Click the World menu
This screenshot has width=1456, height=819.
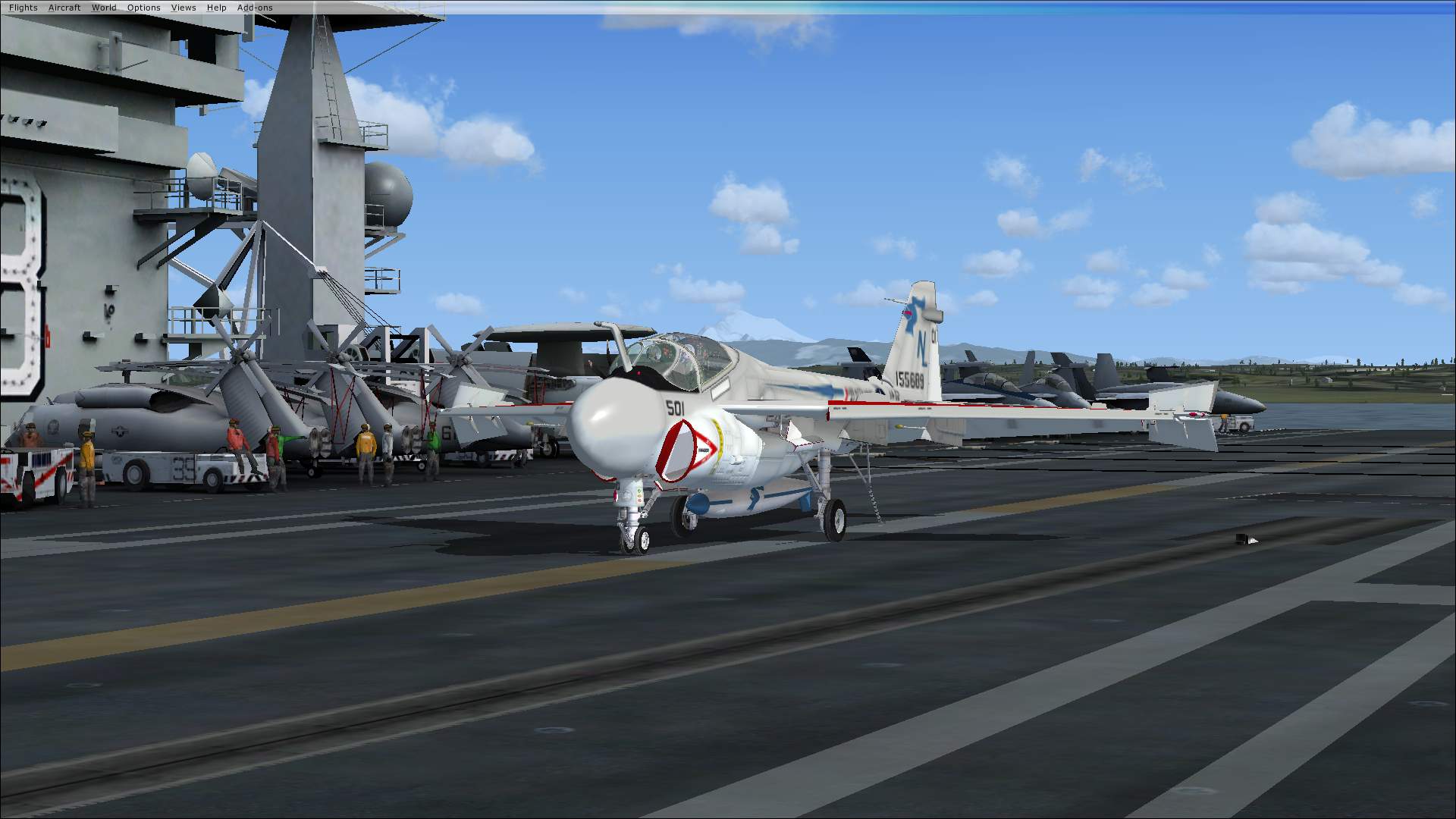[104, 8]
